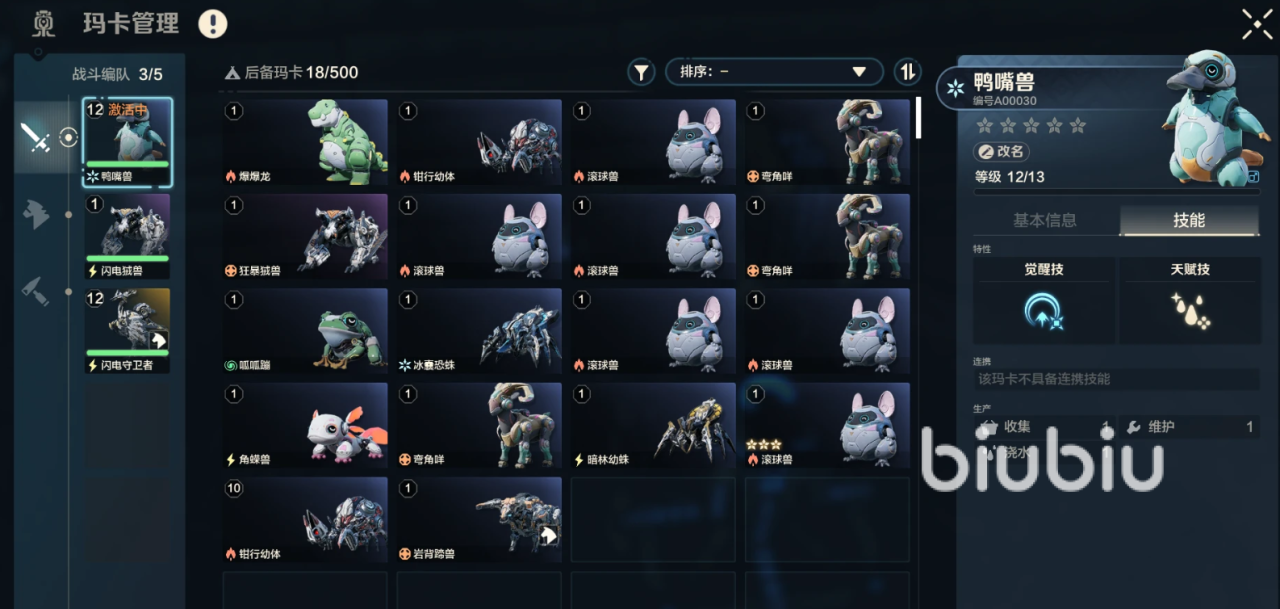
Task: Select the 岩背蹄兽 card
Action: tap(479, 519)
